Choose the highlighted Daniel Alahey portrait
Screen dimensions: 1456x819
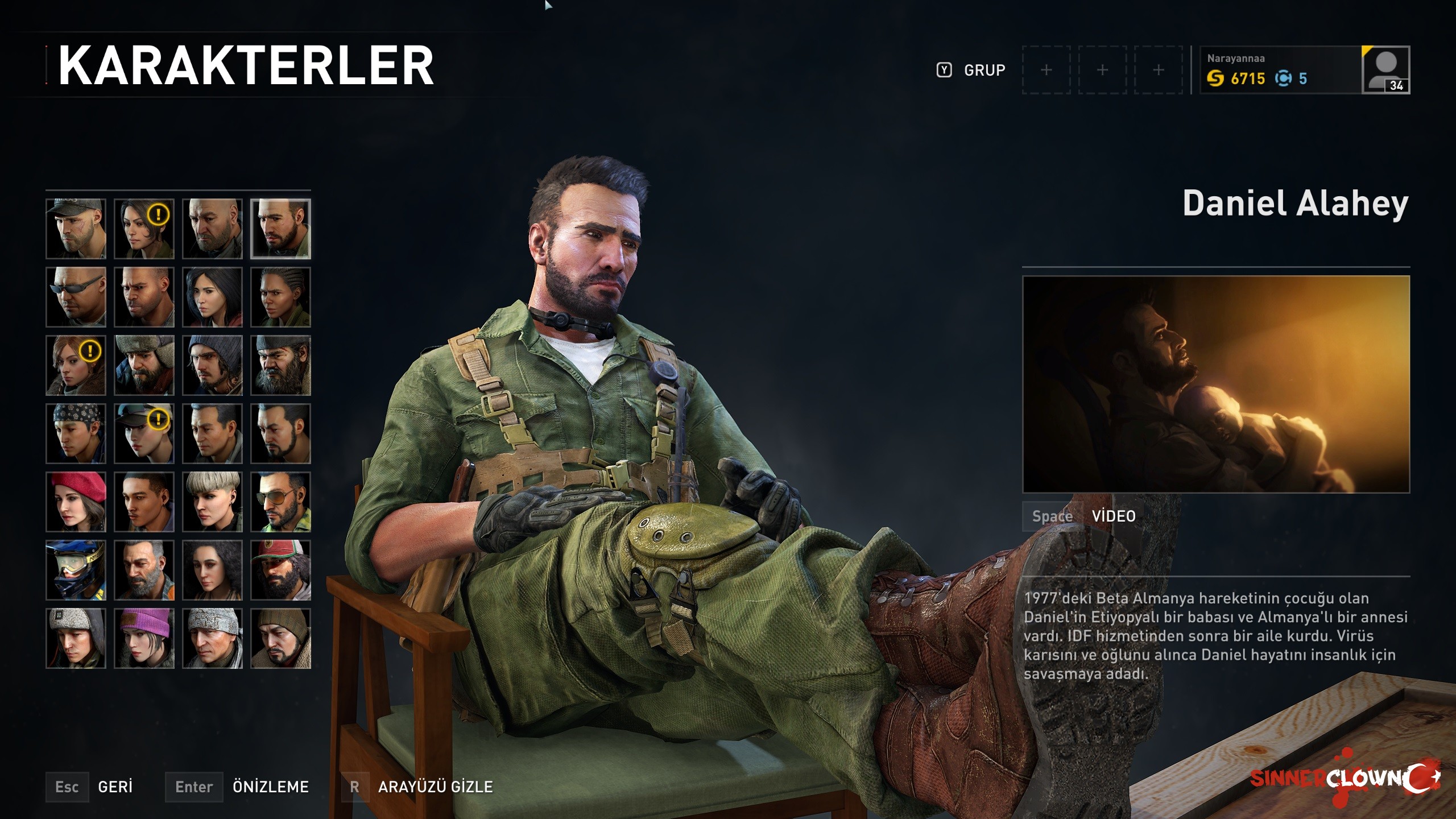[x=280, y=229]
